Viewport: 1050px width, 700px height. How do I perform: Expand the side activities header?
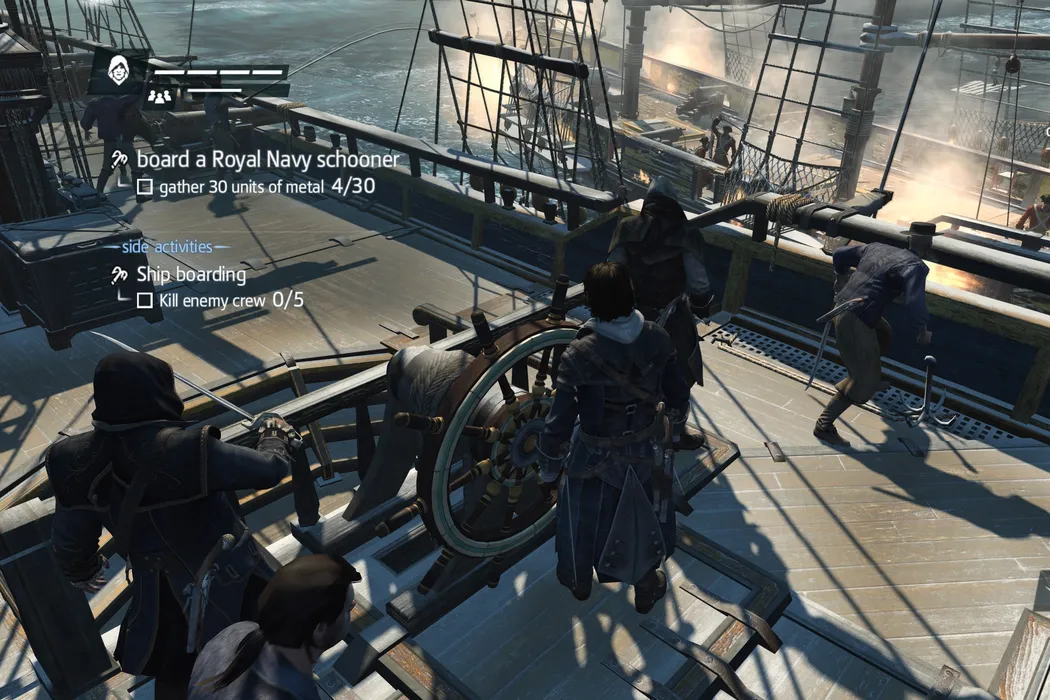(167, 246)
